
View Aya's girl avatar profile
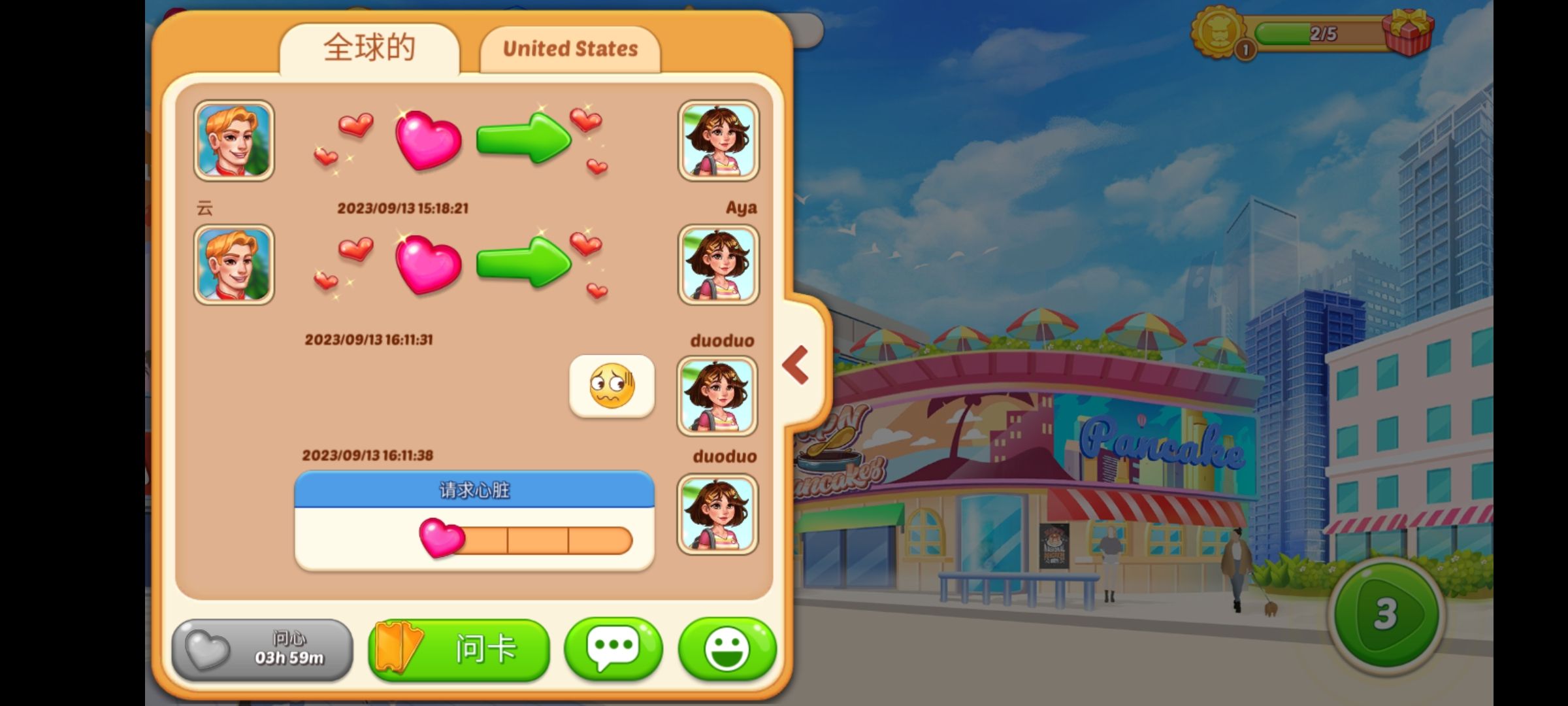click(x=718, y=141)
